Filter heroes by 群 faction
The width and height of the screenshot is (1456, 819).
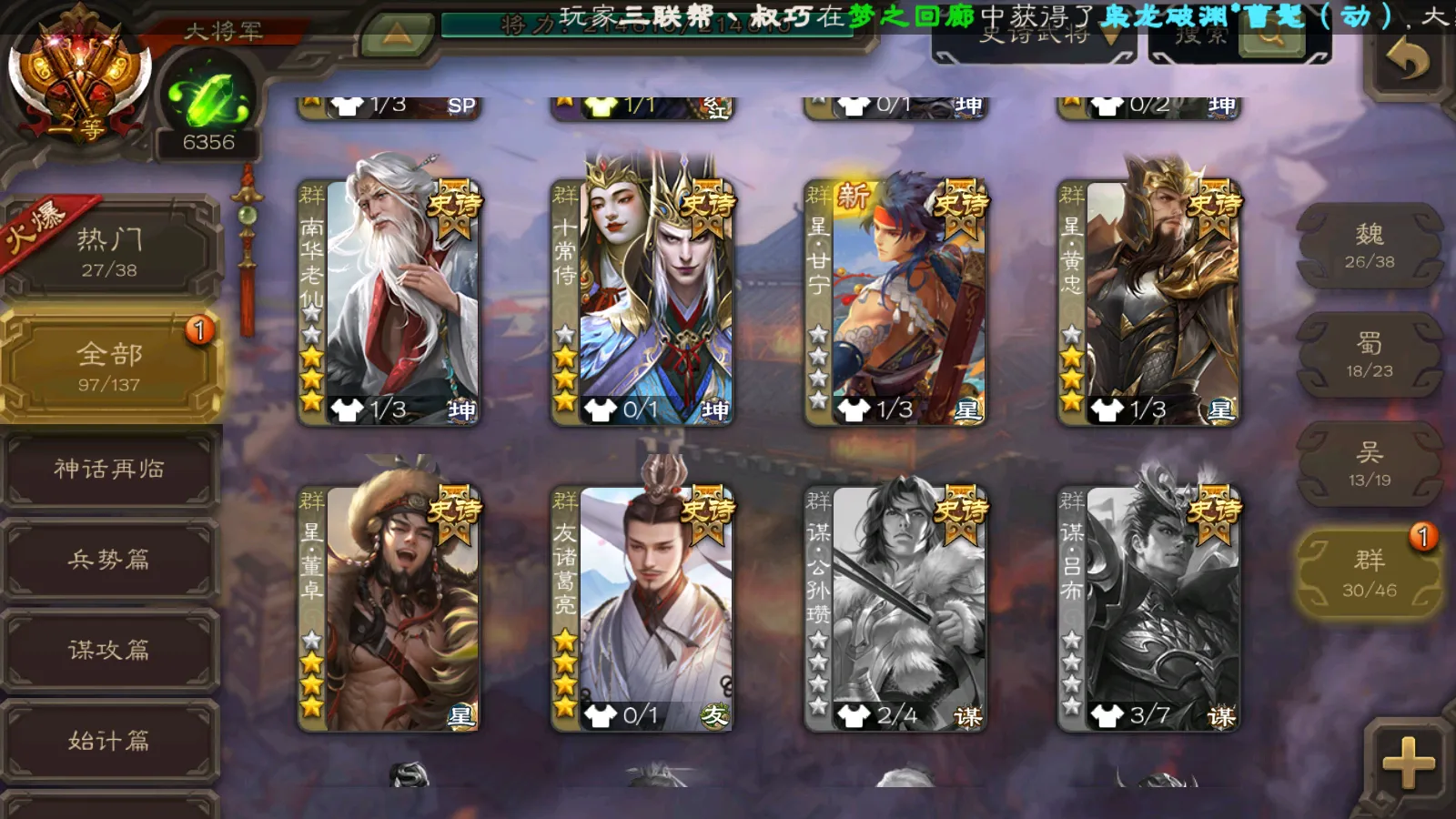[1369, 573]
